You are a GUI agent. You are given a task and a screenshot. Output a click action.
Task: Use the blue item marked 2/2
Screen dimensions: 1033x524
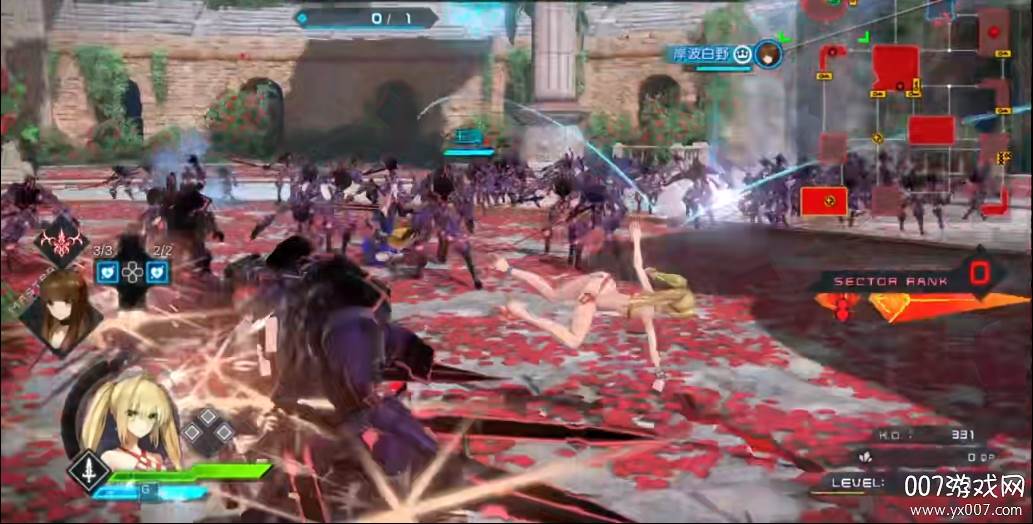(157, 271)
